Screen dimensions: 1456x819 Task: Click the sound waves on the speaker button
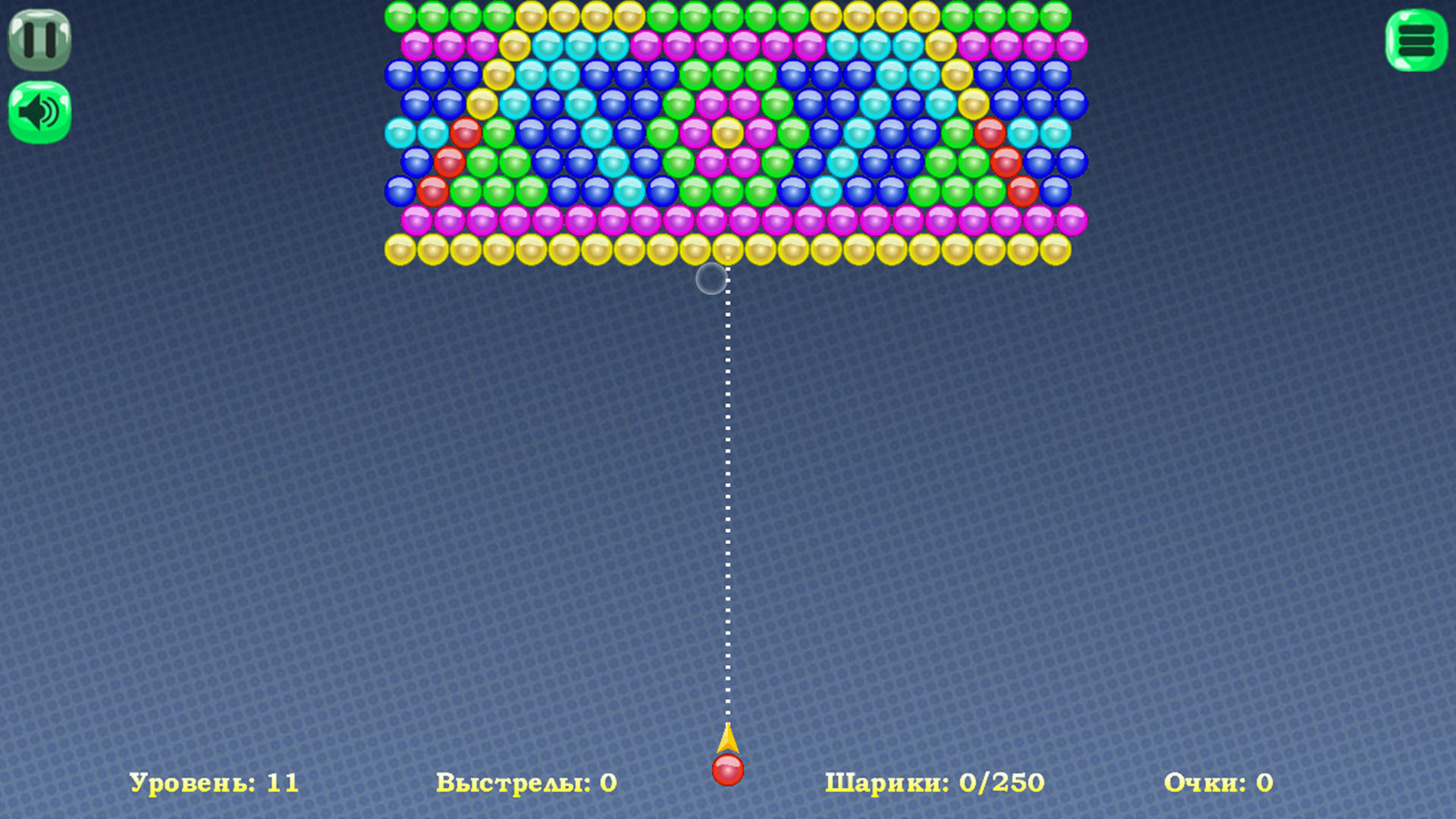click(x=48, y=110)
